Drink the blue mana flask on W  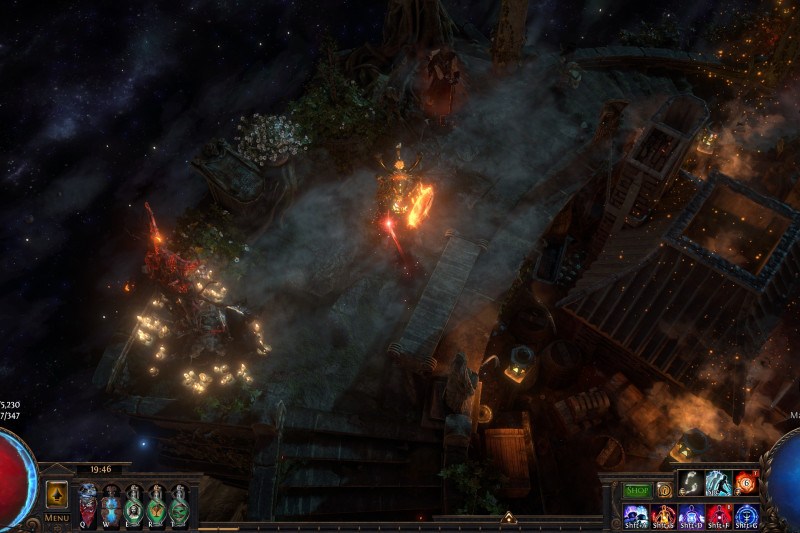pyautogui.click(x=111, y=503)
